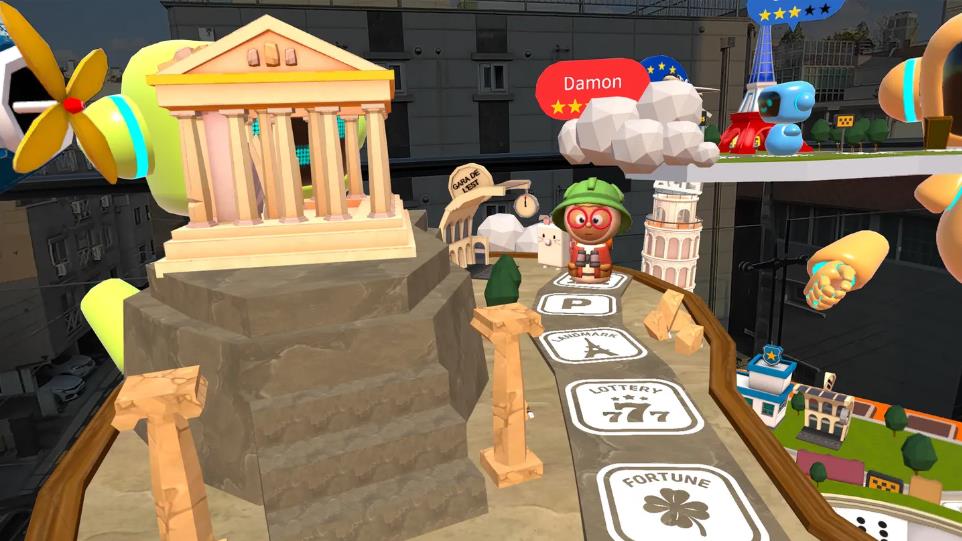Select the P parking board tile
The width and height of the screenshot is (962, 541).
pos(576,304)
